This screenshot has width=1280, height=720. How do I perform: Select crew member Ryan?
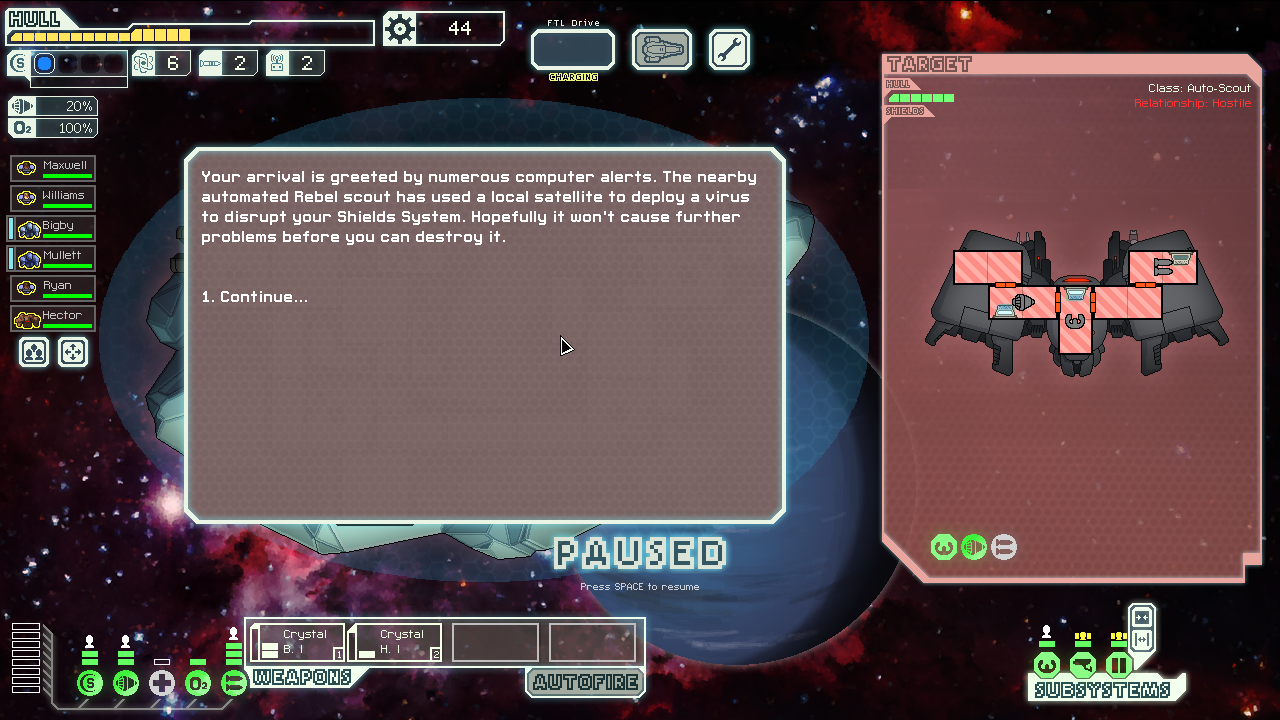tap(53, 288)
